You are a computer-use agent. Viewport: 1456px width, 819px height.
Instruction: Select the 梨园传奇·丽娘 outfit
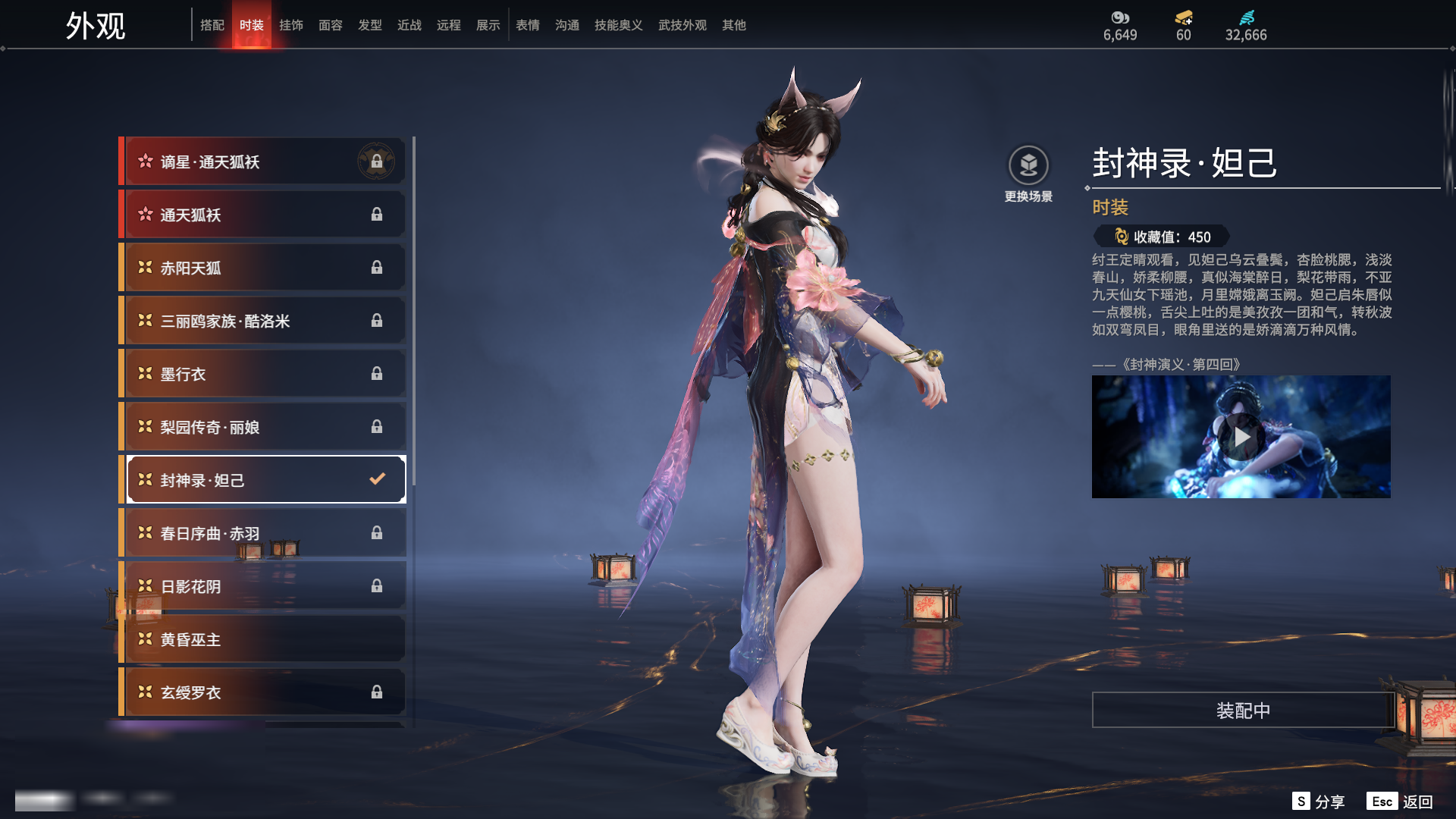click(262, 427)
